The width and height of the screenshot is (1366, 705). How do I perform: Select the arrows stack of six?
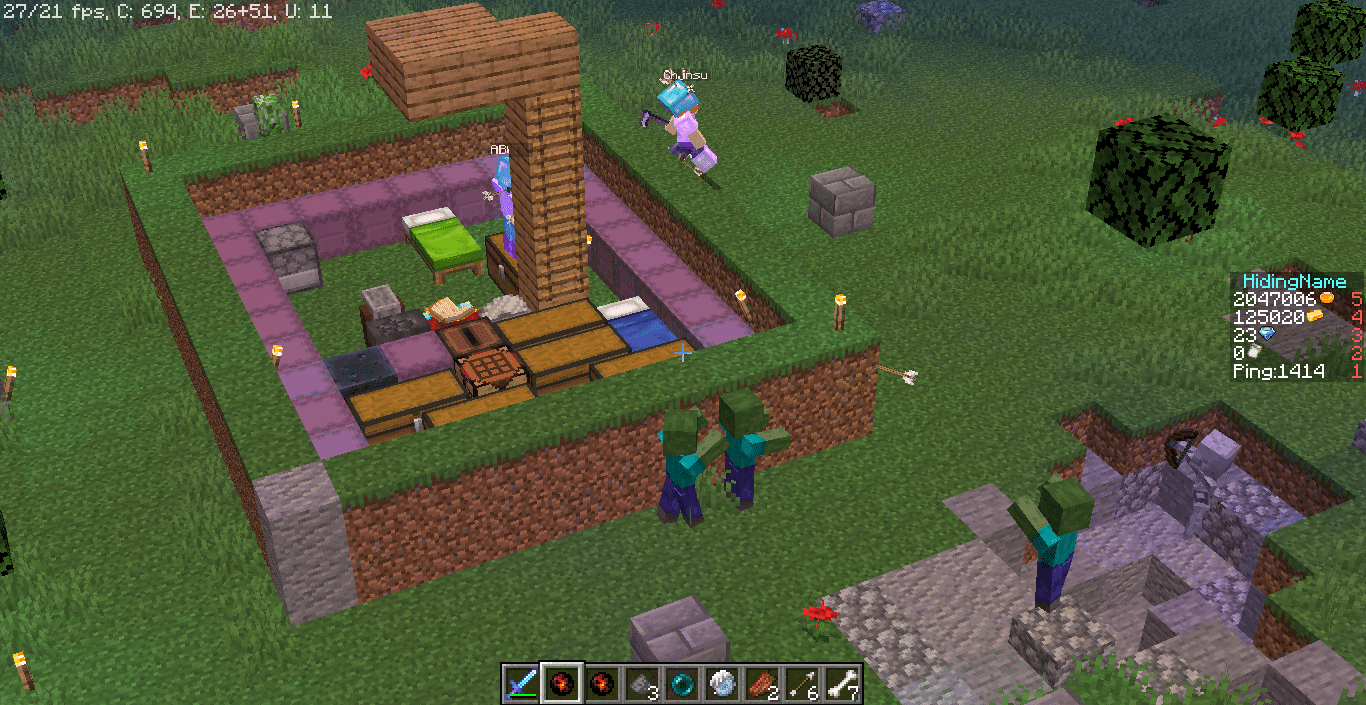coord(802,684)
